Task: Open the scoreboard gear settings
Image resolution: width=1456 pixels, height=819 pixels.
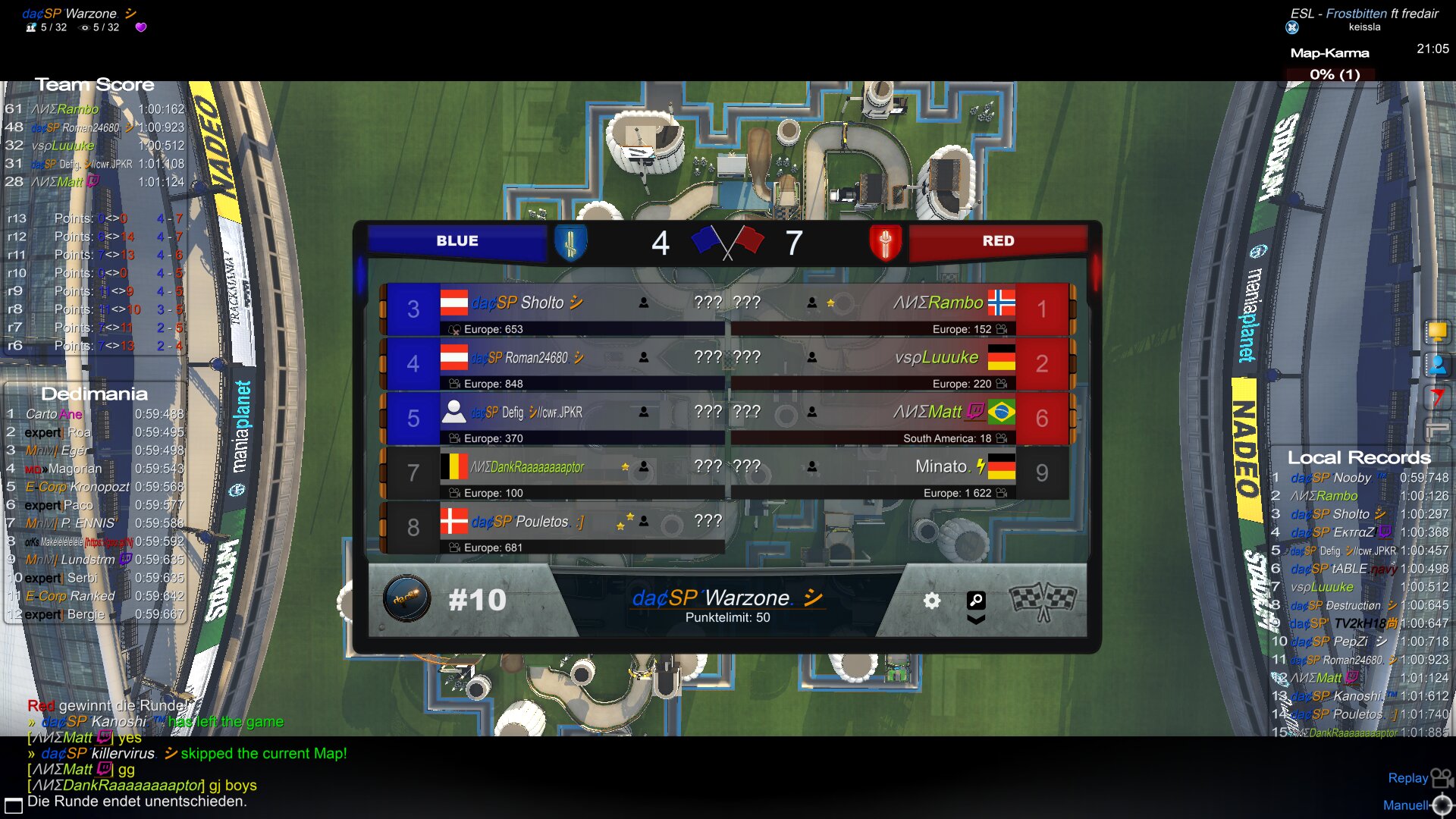Action: coord(931,601)
